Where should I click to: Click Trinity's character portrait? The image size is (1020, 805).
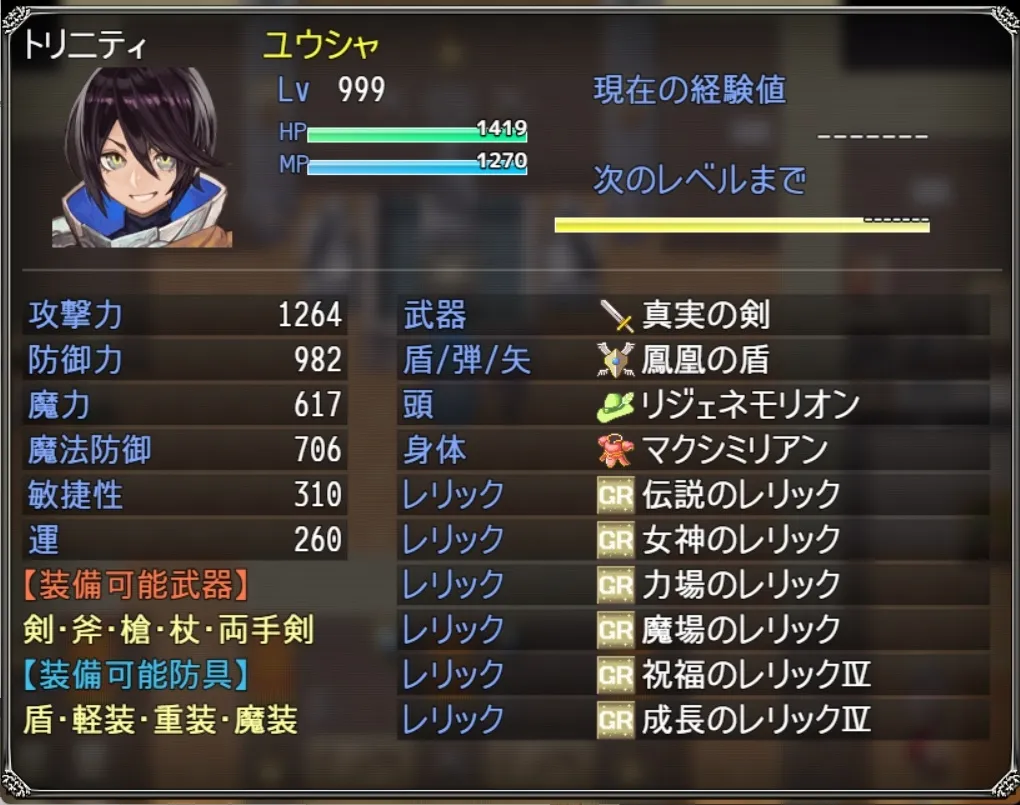coord(142,157)
